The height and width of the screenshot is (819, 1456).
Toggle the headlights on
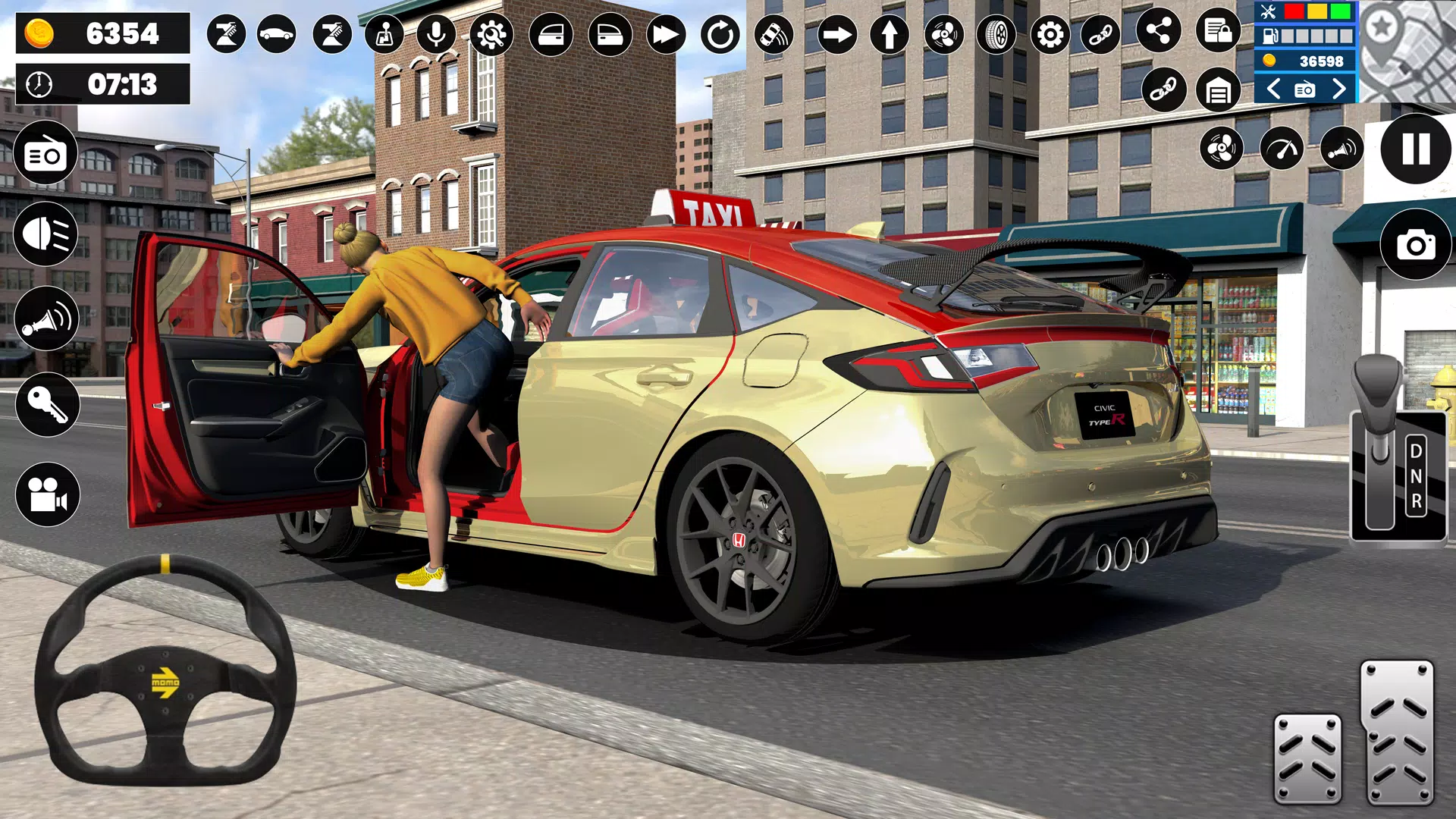(x=45, y=234)
